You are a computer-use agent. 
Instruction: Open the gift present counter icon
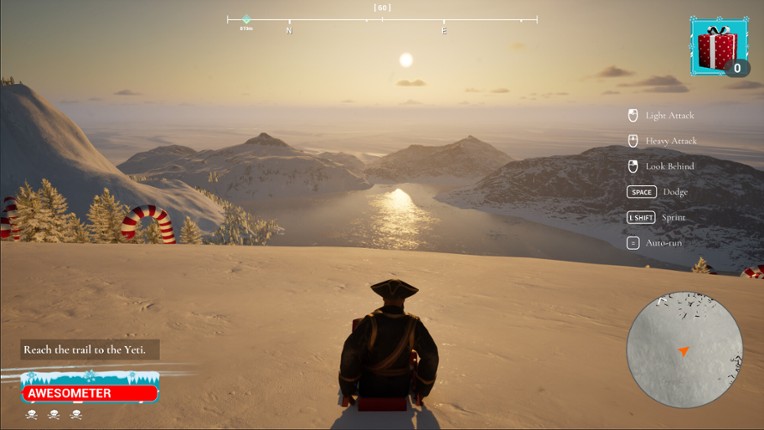(x=717, y=47)
